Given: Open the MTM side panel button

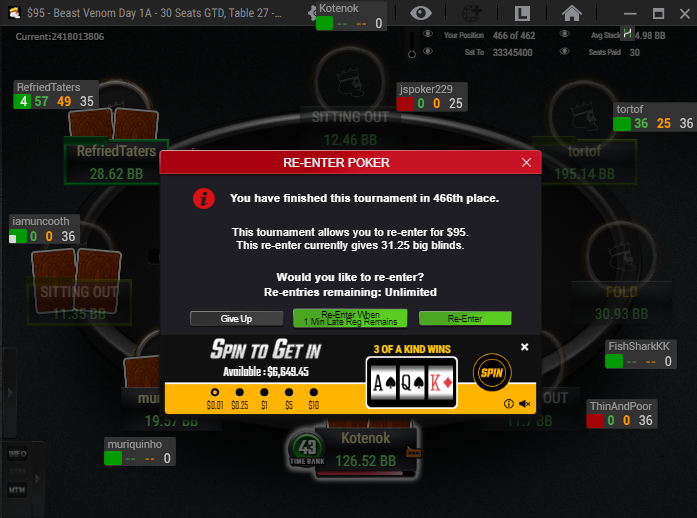Looking at the screenshot, I should pos(17,491).
